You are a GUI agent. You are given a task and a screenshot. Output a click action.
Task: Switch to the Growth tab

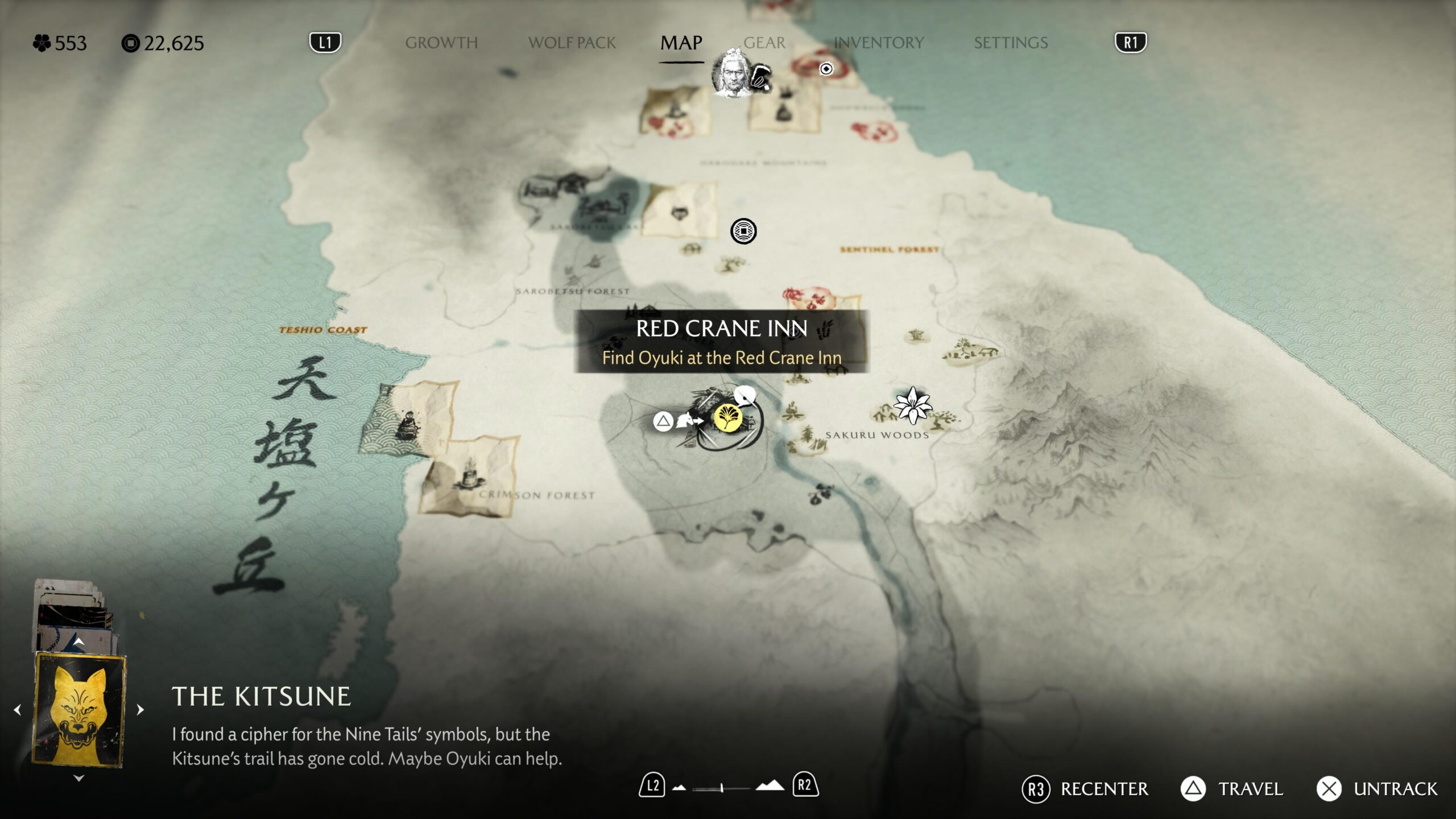pyautogui.click(x=441, y=43)
